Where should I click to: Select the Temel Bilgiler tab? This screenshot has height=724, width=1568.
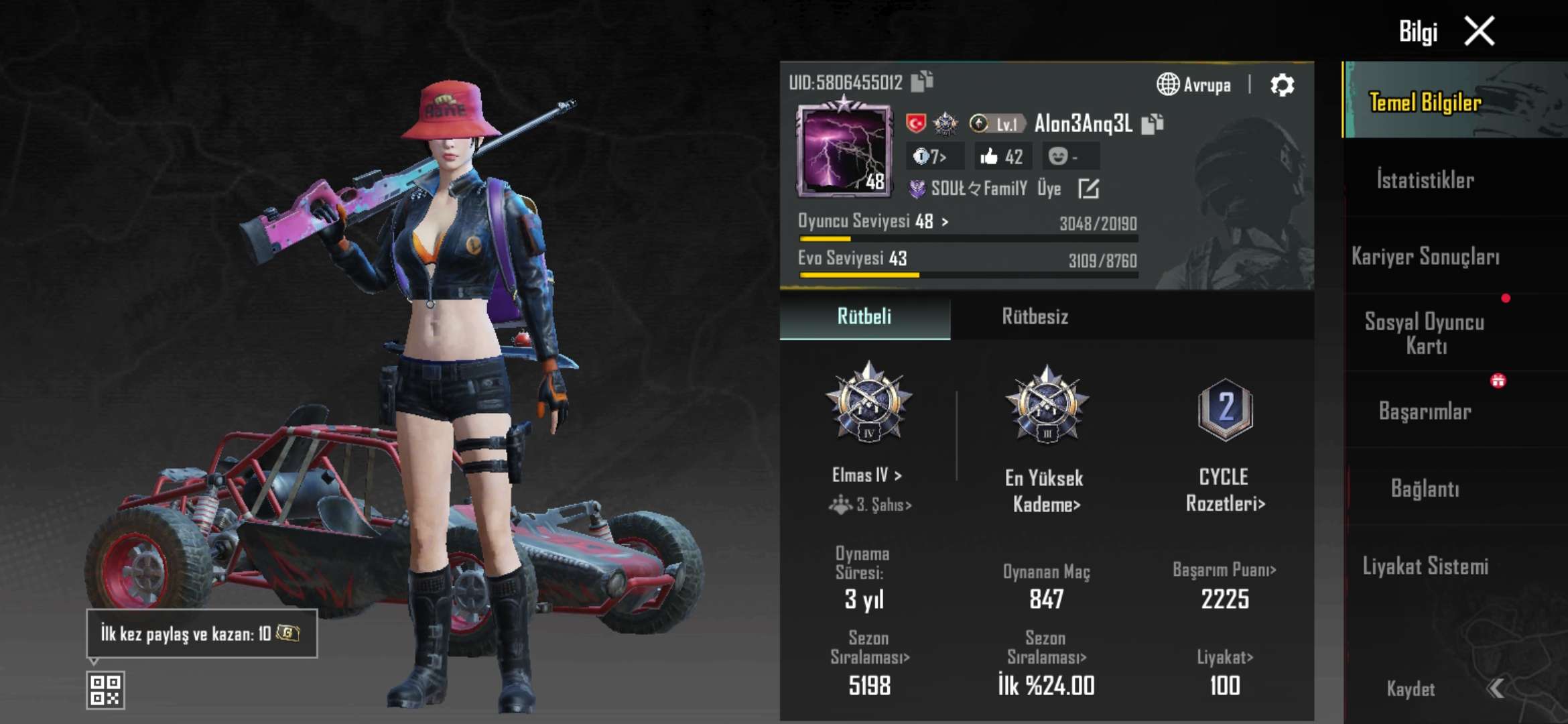click(1425, 102)
